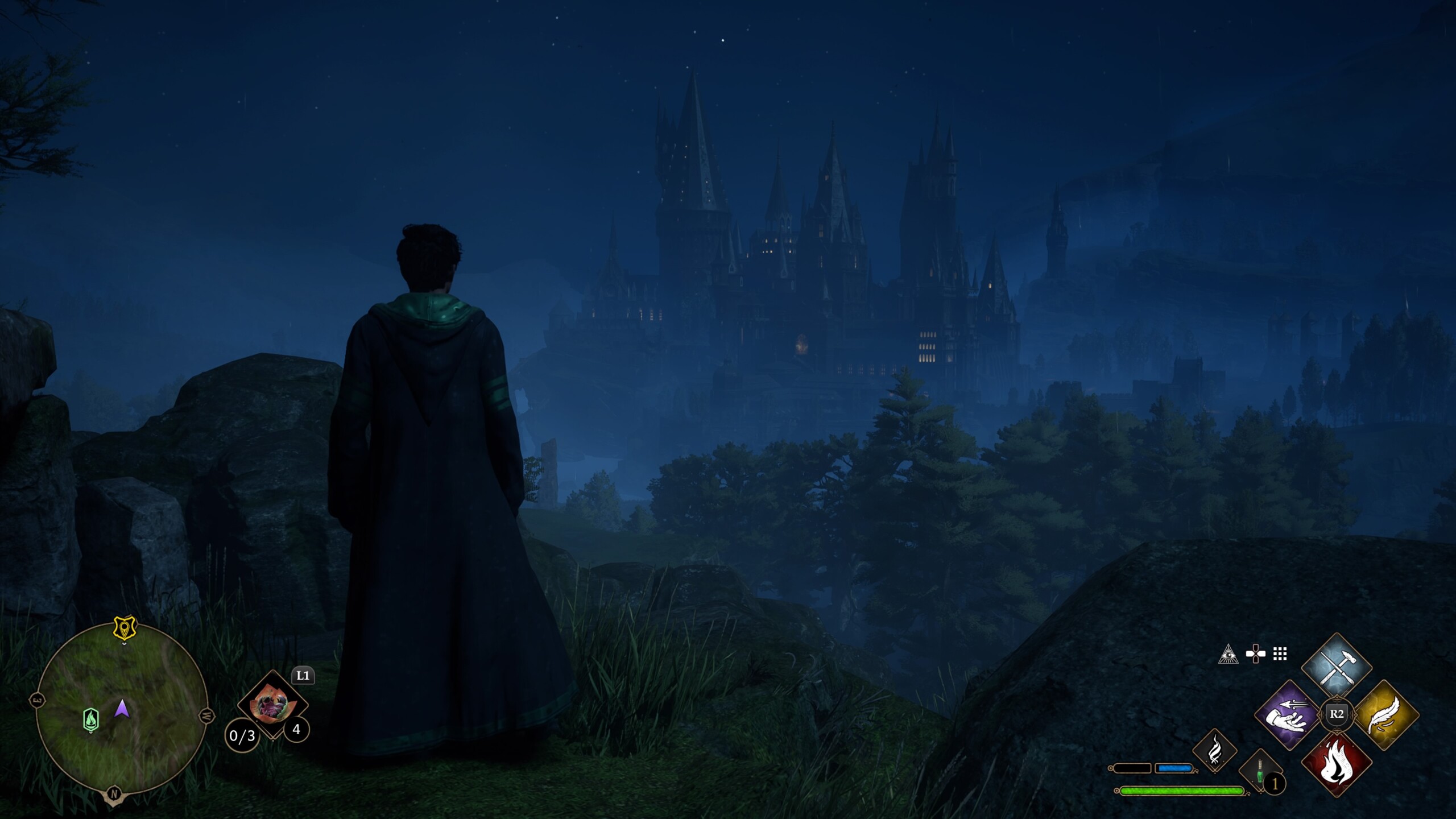Open the nine-dot grid menu icon

click(x=1280, y=655)
